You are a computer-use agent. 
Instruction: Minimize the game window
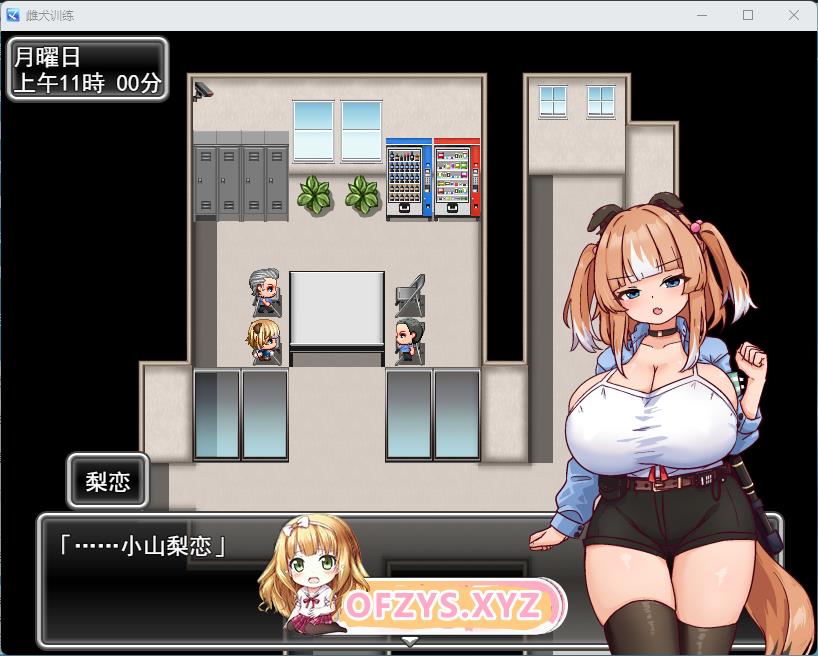(x=703, y=15)
